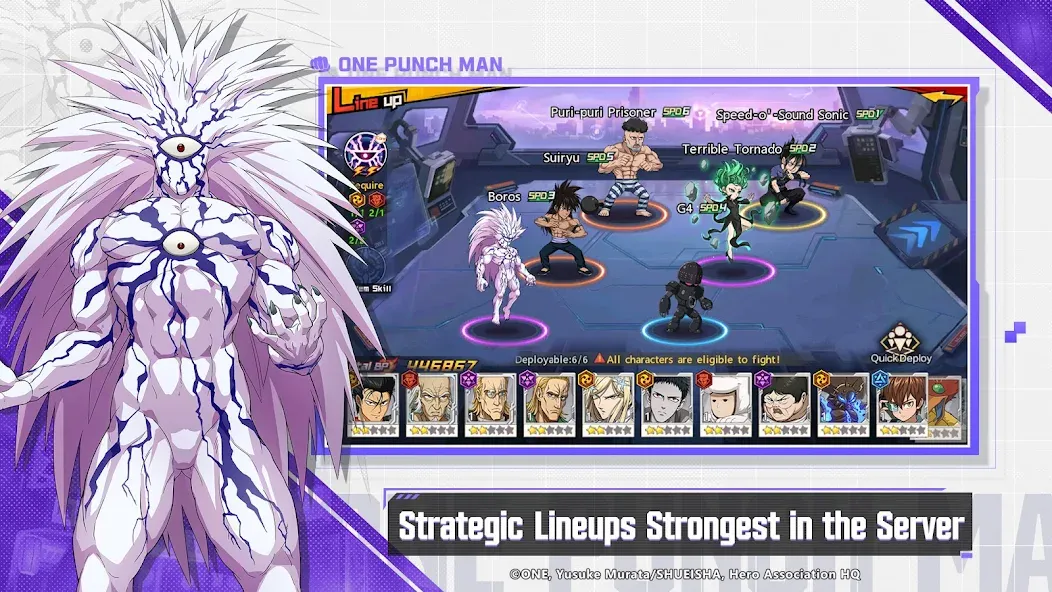
Task: Select the dark blue monster card
Action: pyautogui.click(x=843, y=405)
